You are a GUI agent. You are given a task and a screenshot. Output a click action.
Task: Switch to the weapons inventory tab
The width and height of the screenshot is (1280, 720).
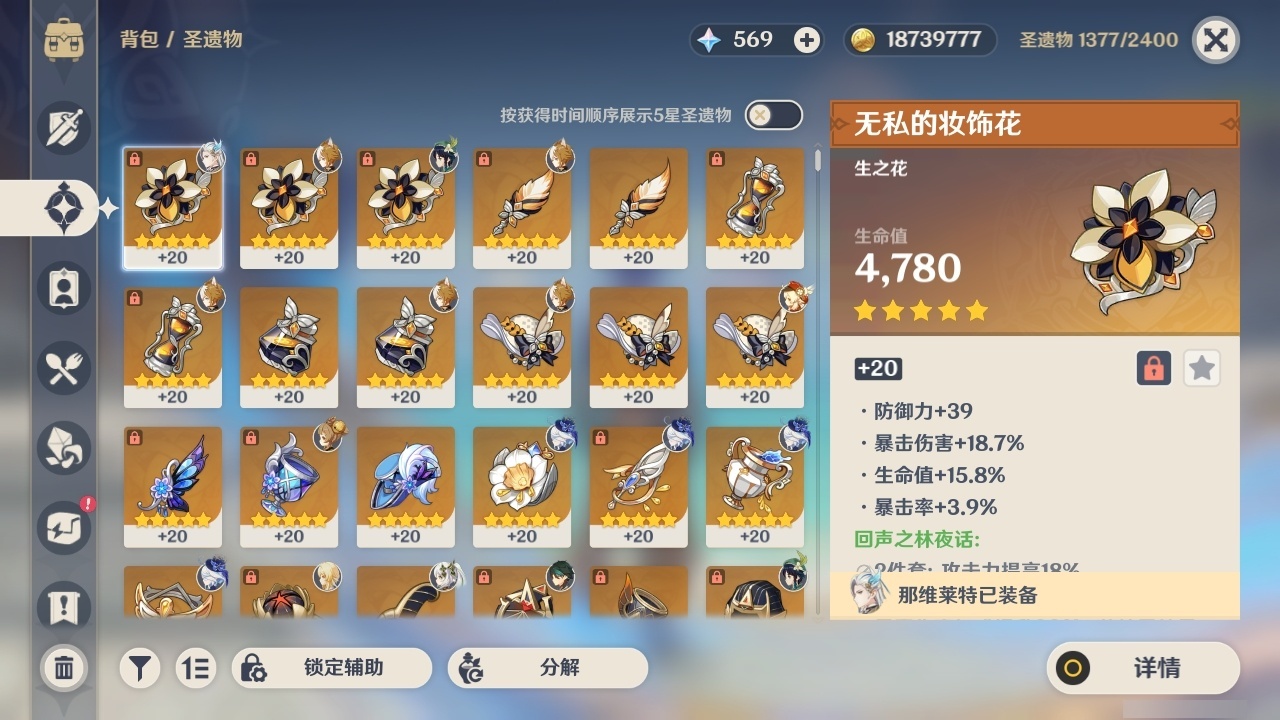[x=63, y=128]
